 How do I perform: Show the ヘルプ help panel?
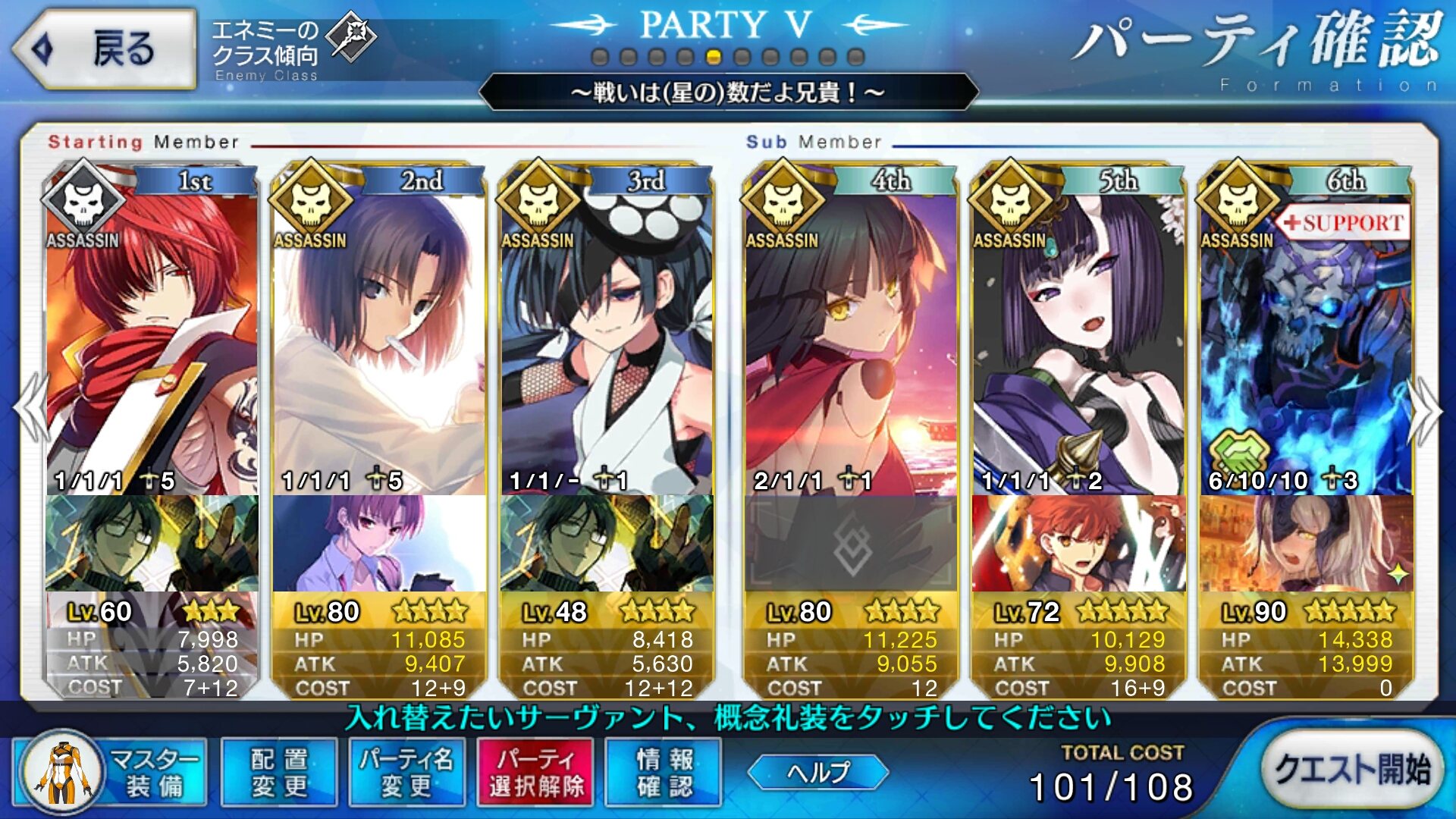818,772
